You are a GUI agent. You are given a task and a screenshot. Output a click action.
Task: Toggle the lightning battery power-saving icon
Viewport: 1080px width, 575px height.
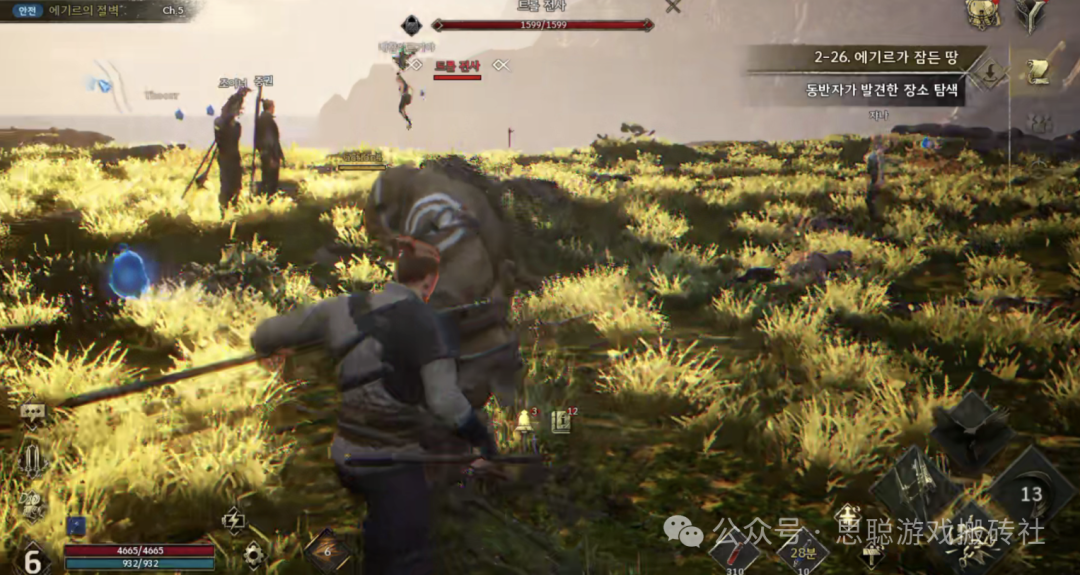(x=233, y=519)
